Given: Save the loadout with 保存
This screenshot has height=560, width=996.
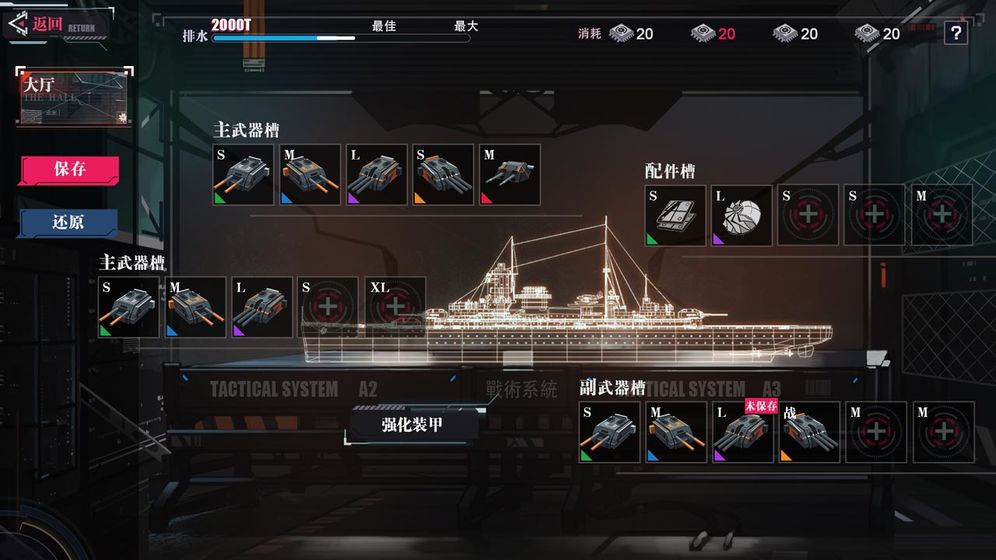Looking at the screenshot, I should point(69,169).
